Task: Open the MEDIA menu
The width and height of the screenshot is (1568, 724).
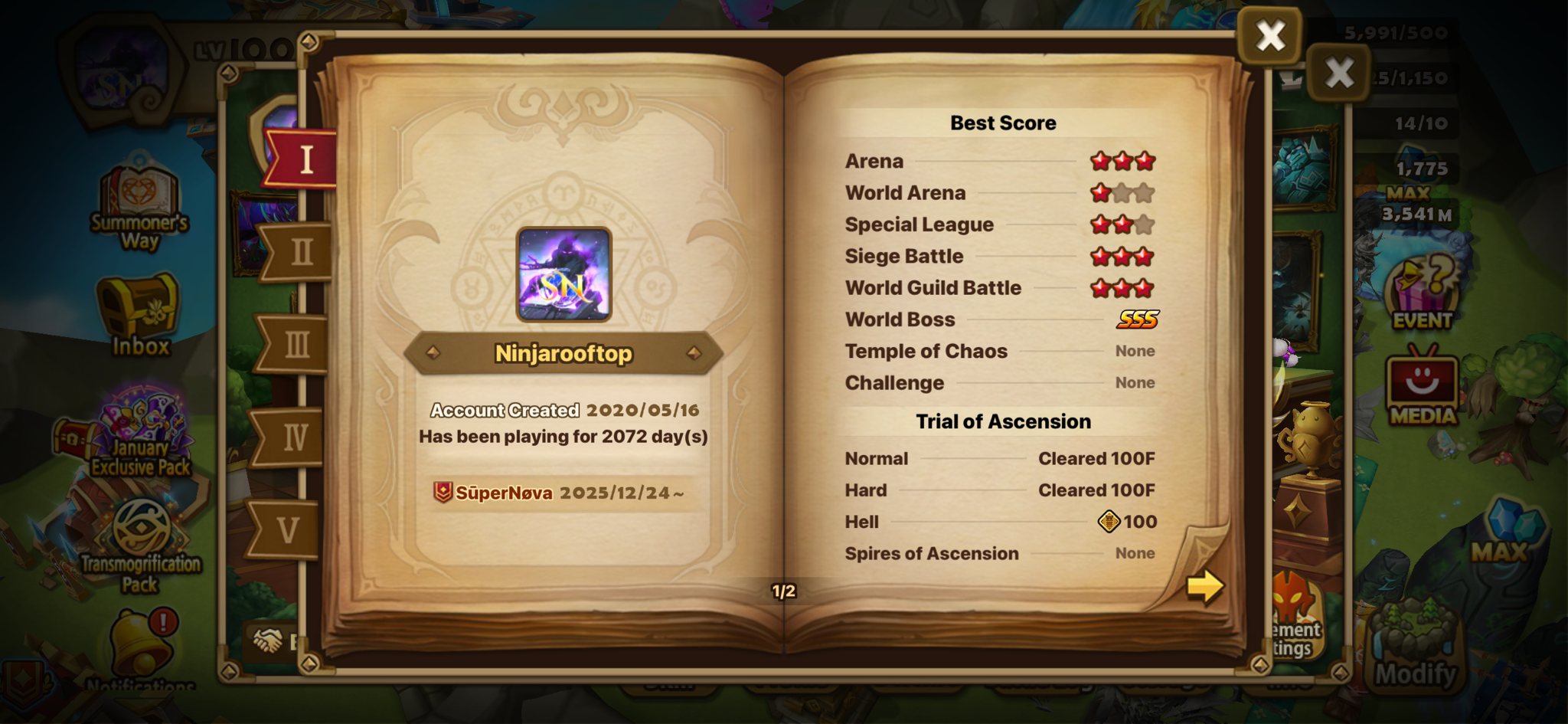Action: click(1422, 387)
